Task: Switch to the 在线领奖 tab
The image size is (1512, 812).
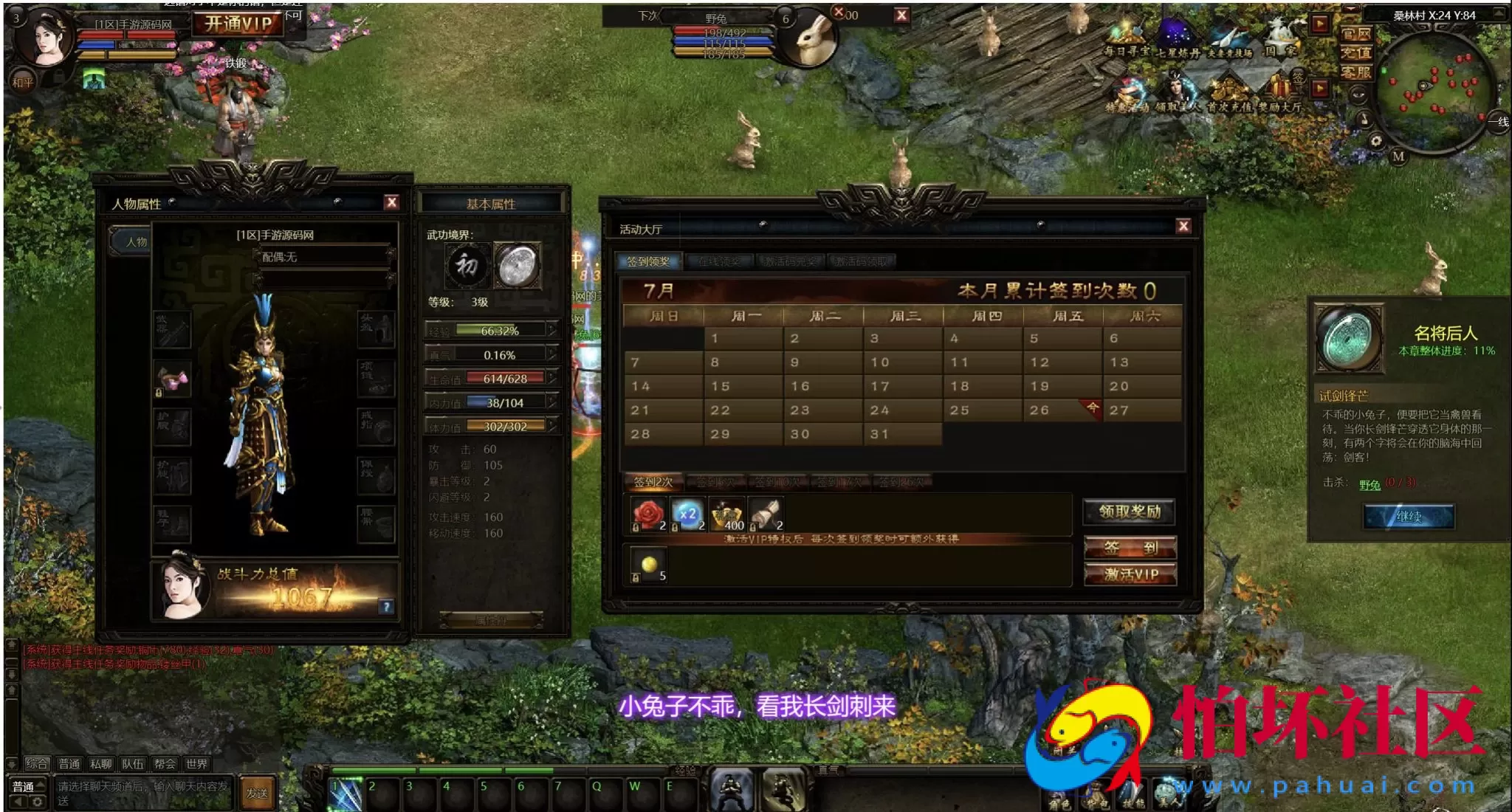Action: 719,261
